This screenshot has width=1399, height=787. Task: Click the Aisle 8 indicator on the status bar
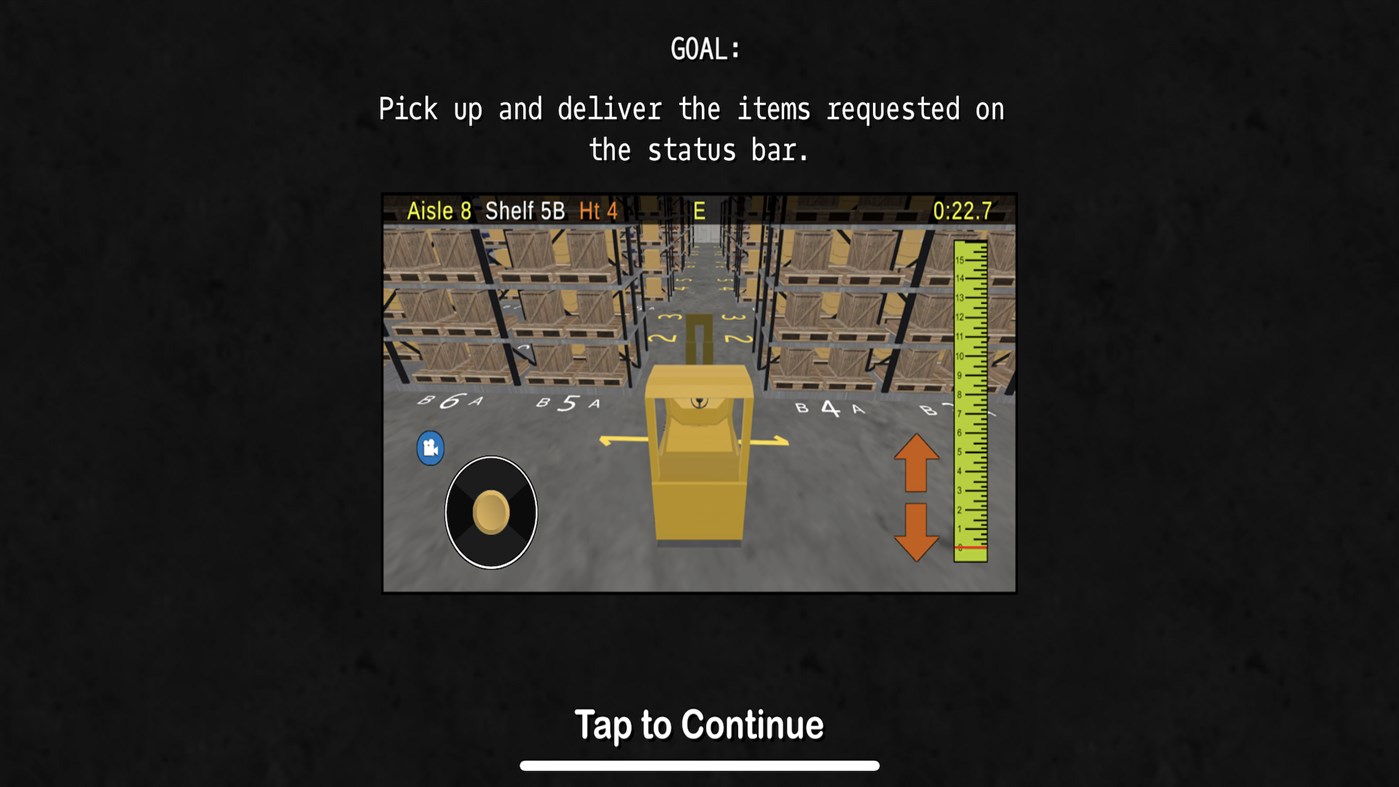click(438, 211)
